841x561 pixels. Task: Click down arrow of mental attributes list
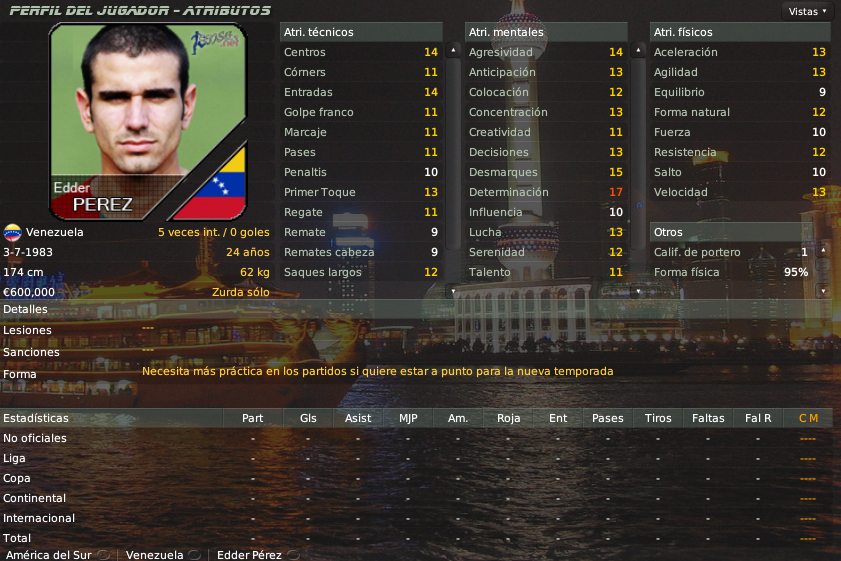pos(638,291)
